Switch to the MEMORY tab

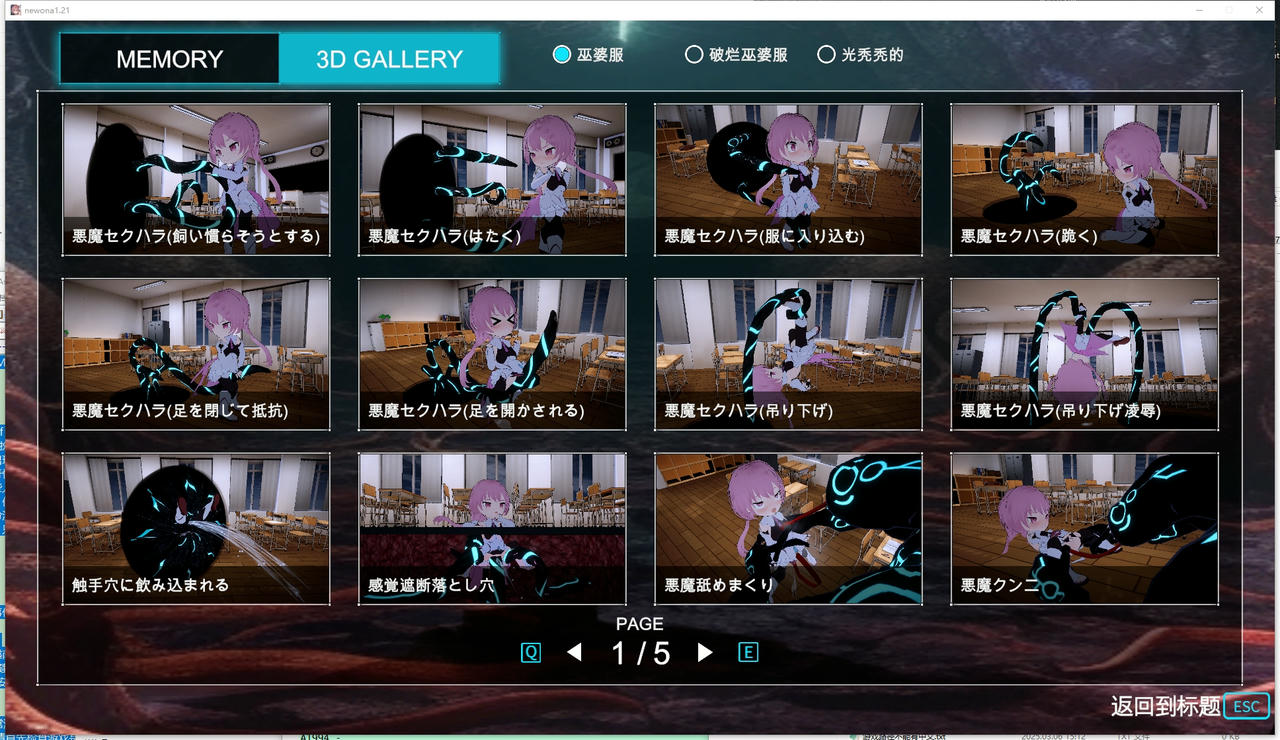tap(168, 58)
